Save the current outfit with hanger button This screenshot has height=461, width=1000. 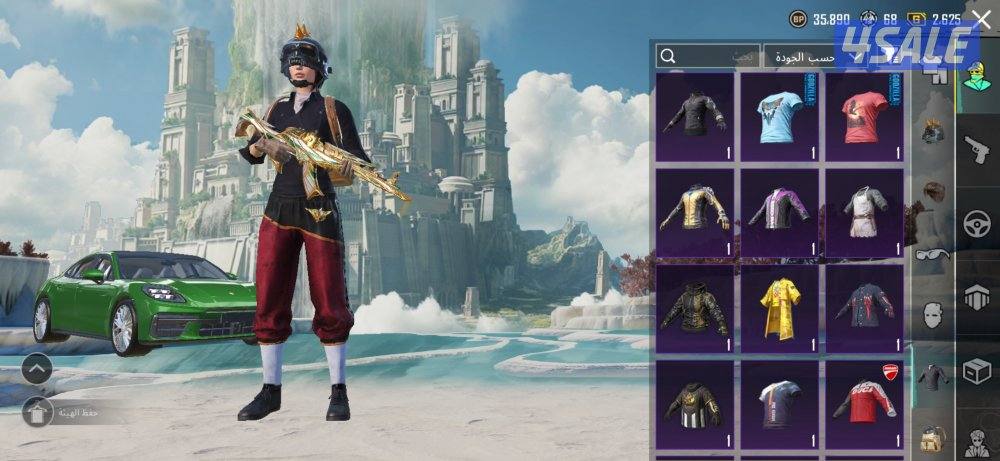(38, 411)
